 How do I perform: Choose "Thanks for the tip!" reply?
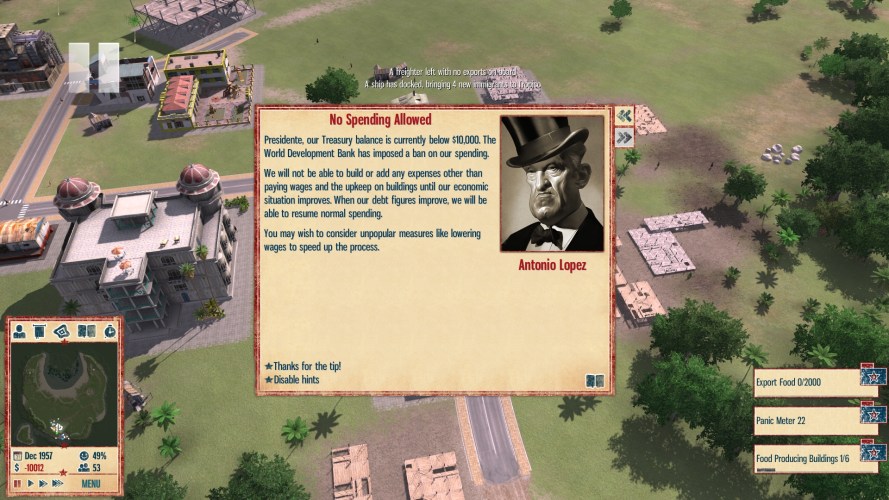(303, 366)
